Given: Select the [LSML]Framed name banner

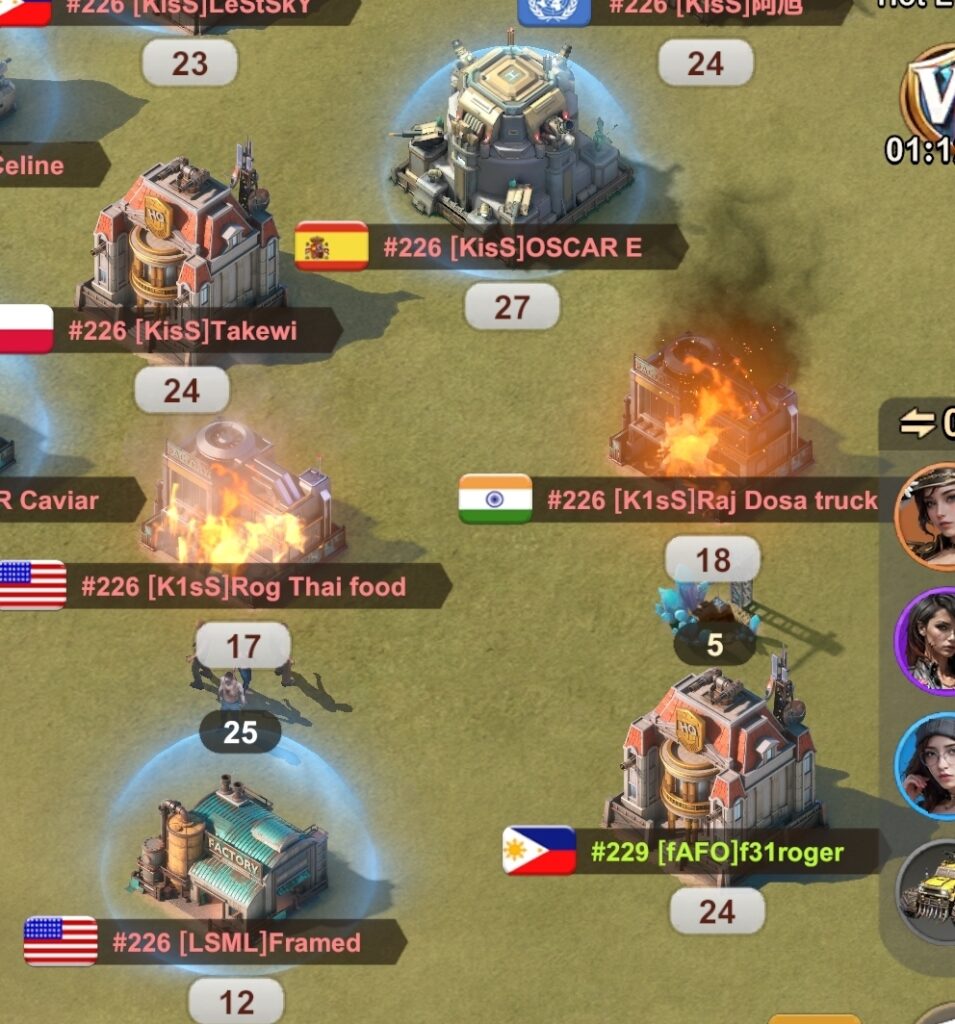Looking at the screenshot, I should click(x=236, y=942).
